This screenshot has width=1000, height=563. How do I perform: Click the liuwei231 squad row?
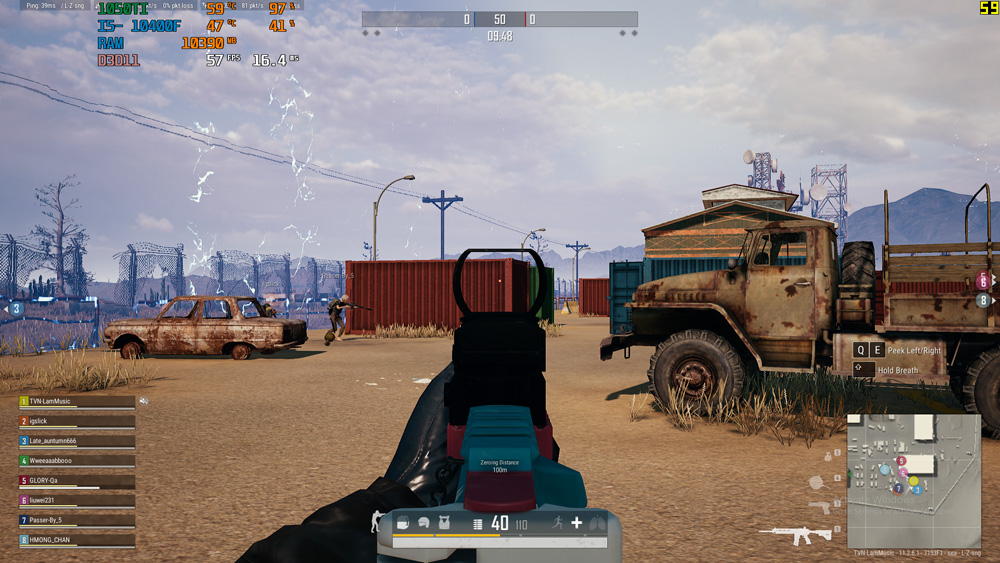click(x=76, y=501)
